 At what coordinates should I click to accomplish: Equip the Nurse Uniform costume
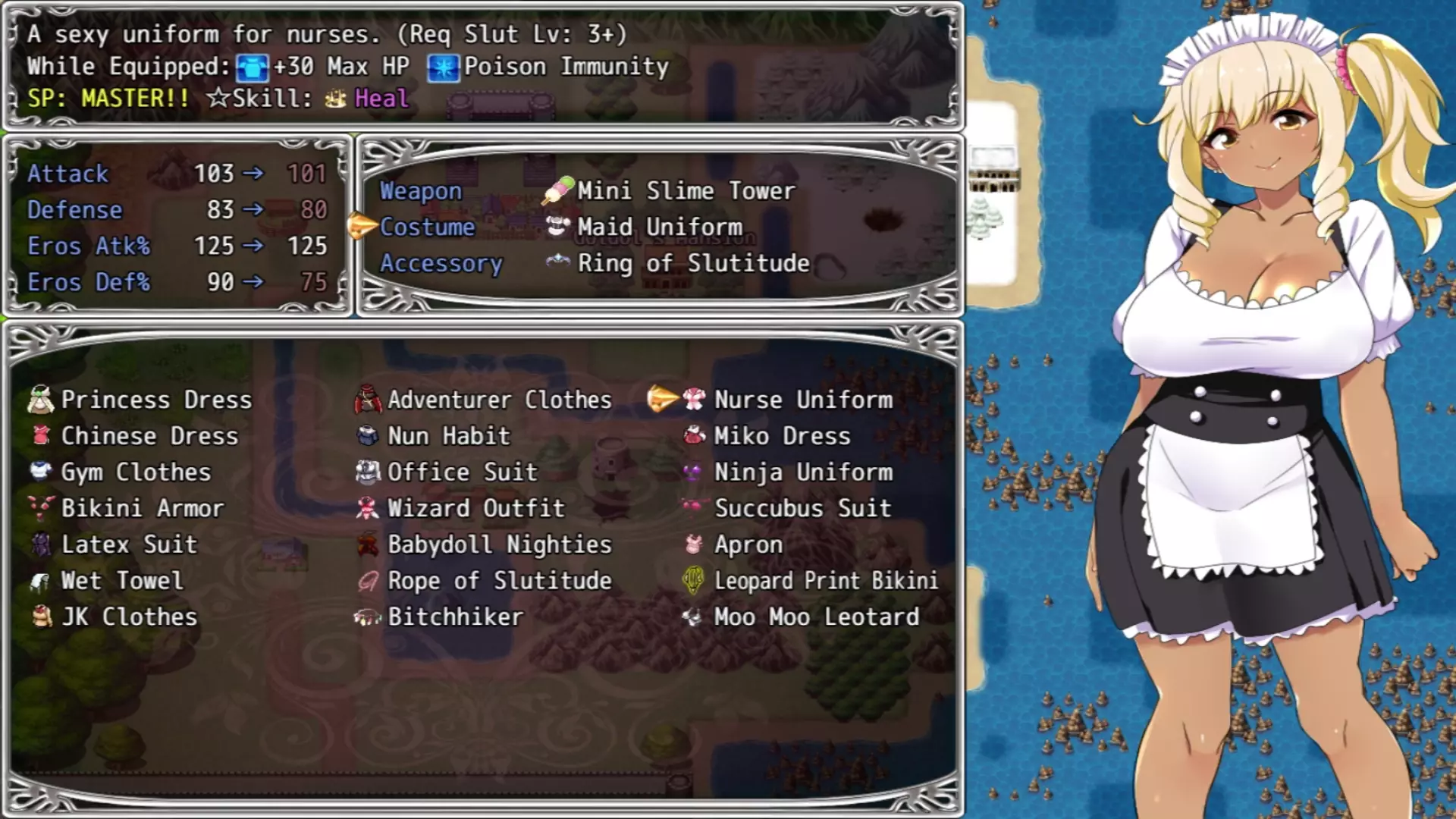[x=803, y=400]
